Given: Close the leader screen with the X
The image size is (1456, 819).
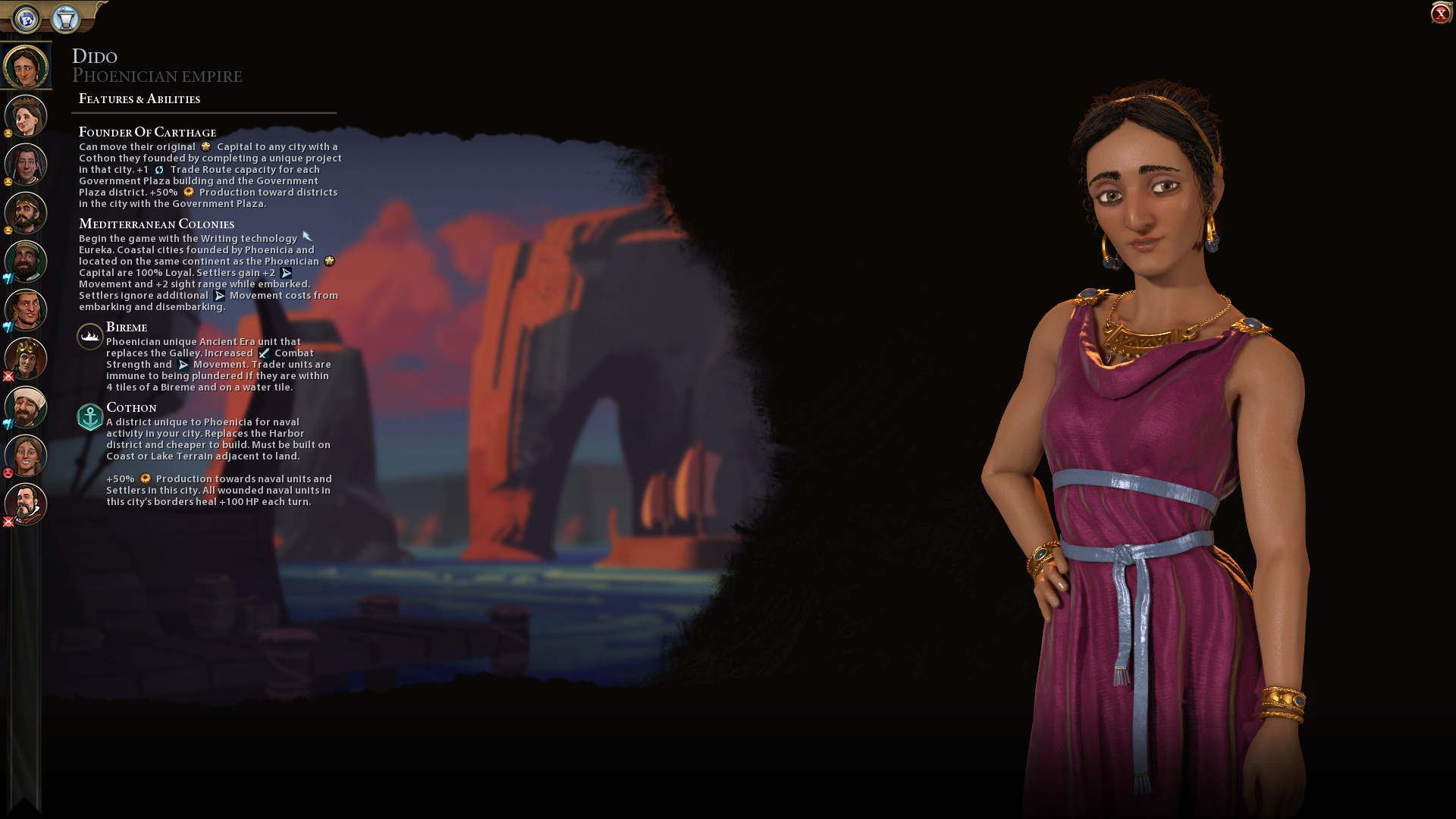Looking at the screenshot, I should 1440,14.
